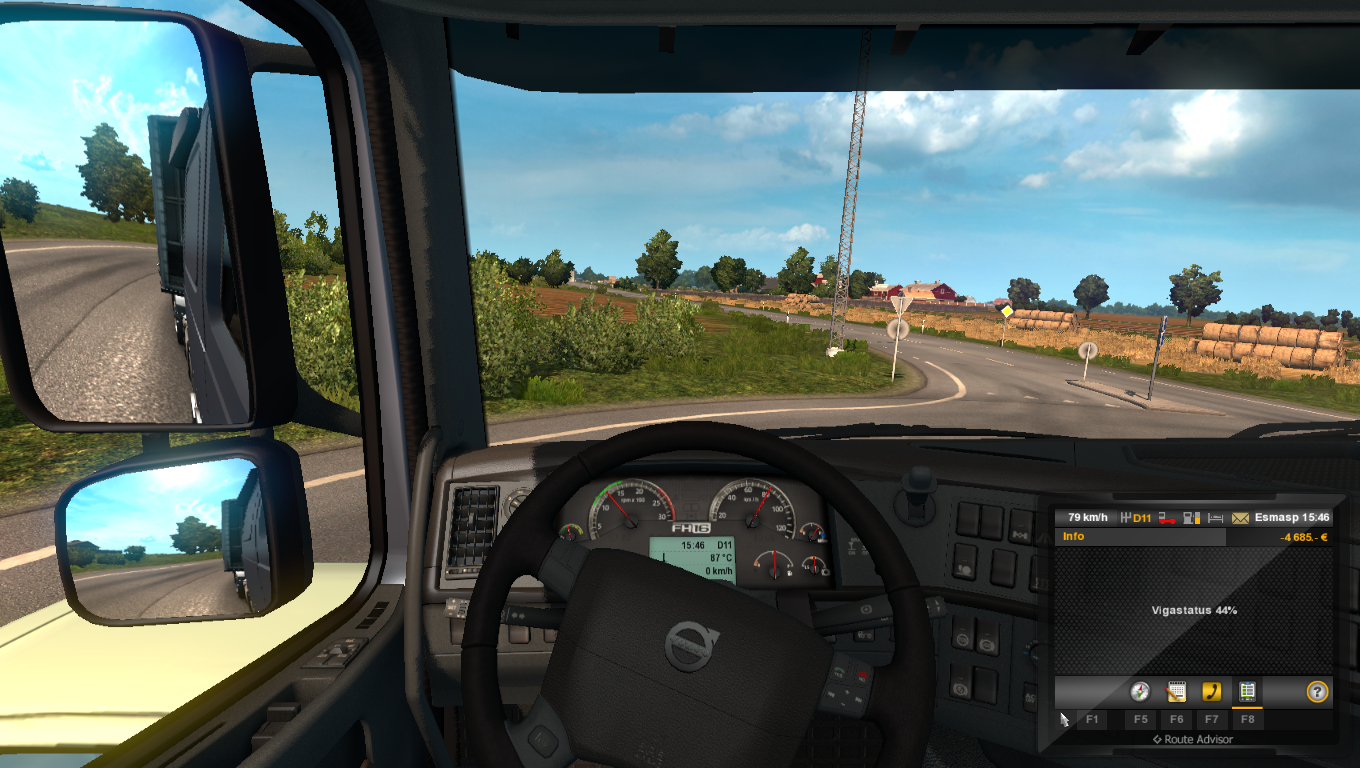The height and width of the screenshot is (768, 1360).
Task: Open the yellow phone assistance tab
Action: coord(1211,691)
